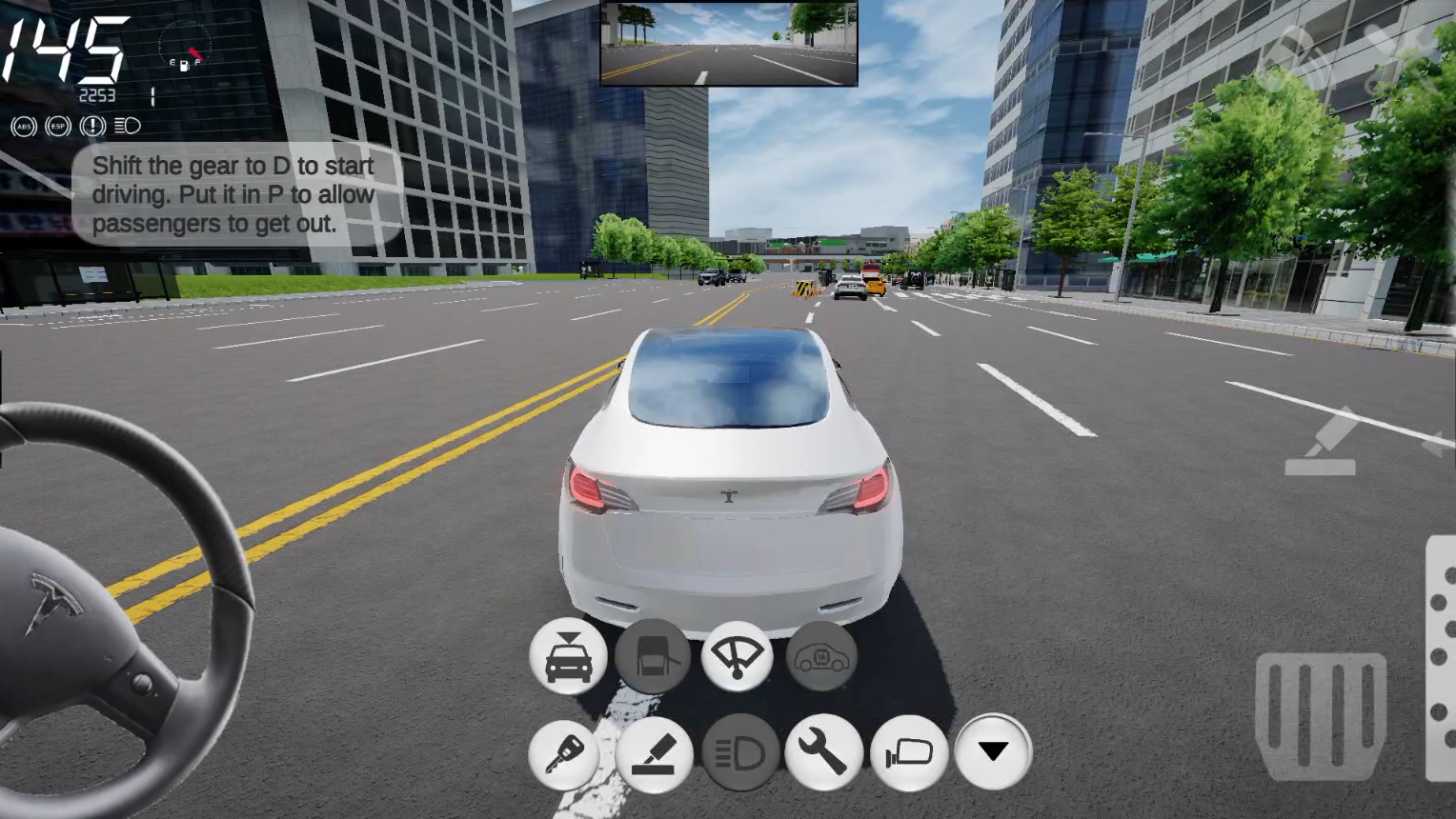Turn the engine off with key button
This screenshot has width=1456, height=819.
[564, 754]
